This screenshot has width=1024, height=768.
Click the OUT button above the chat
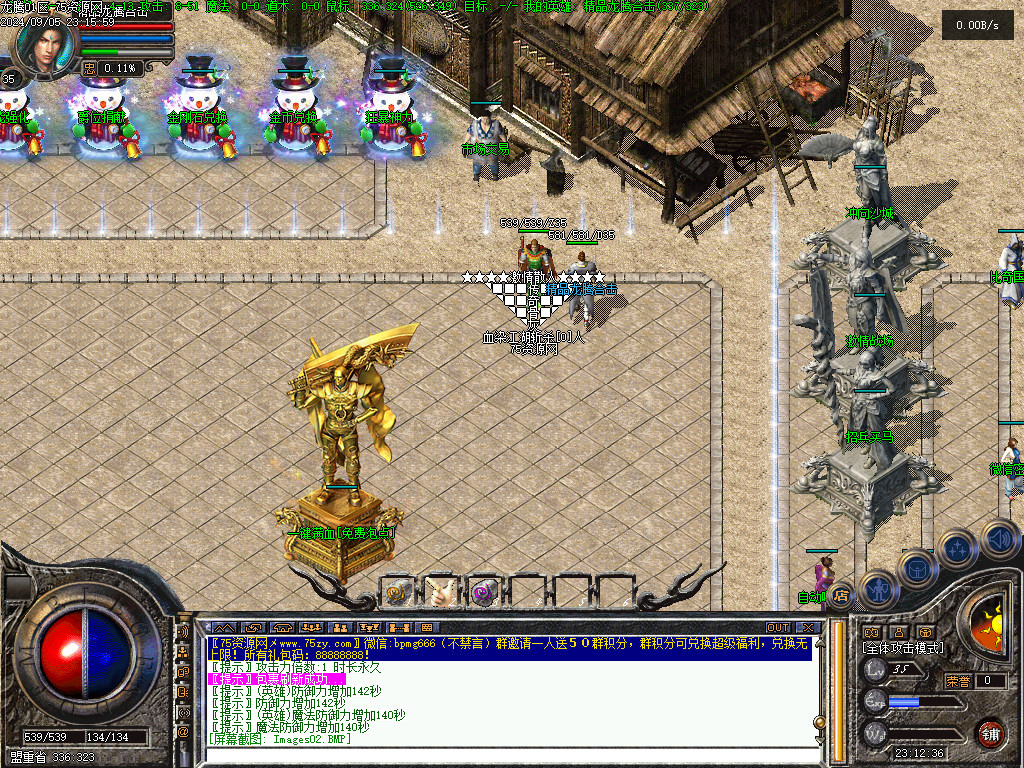click(x=777, y=627)
